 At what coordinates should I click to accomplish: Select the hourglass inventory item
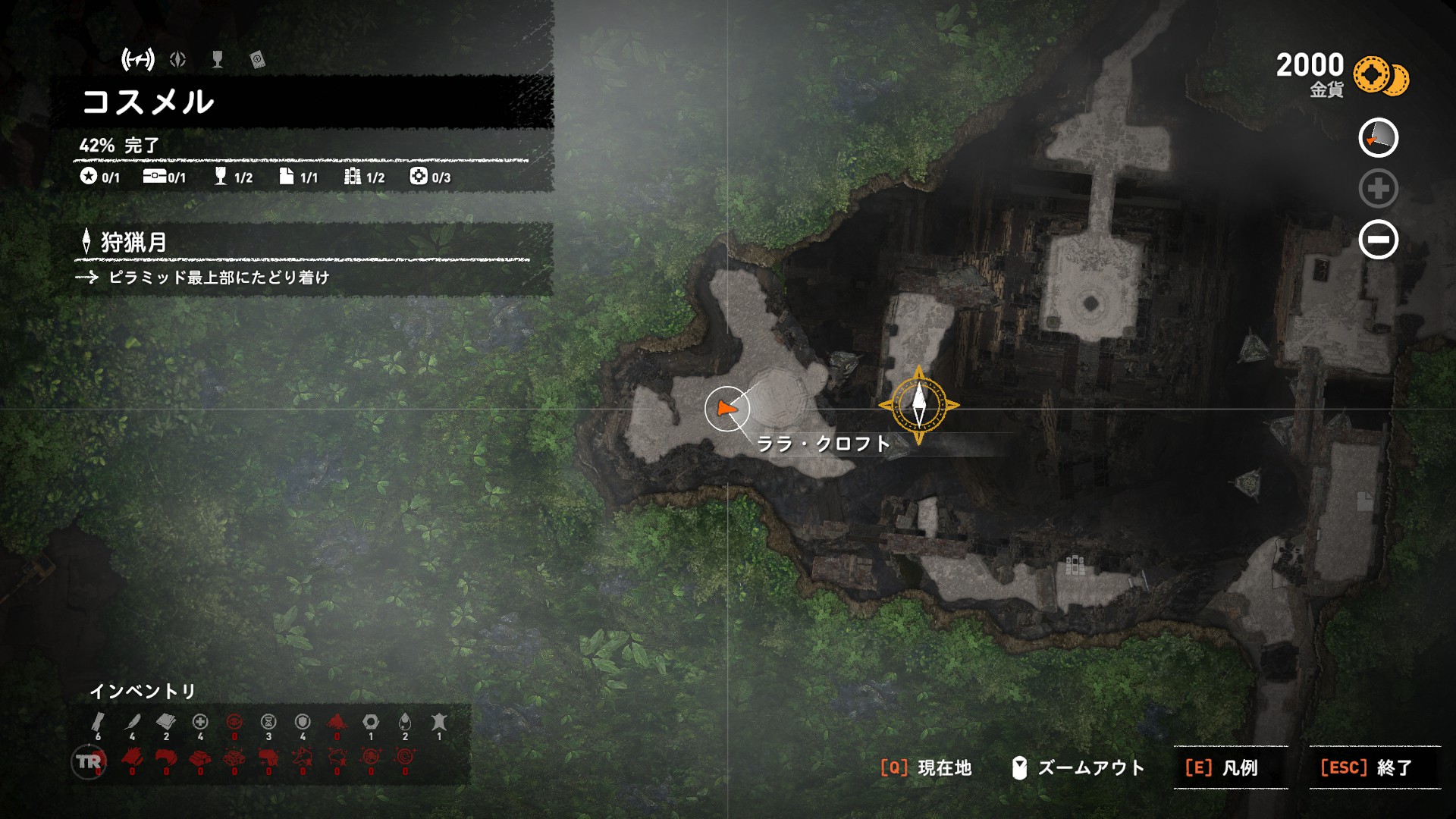pyautogui.click(x=268, y=722)
